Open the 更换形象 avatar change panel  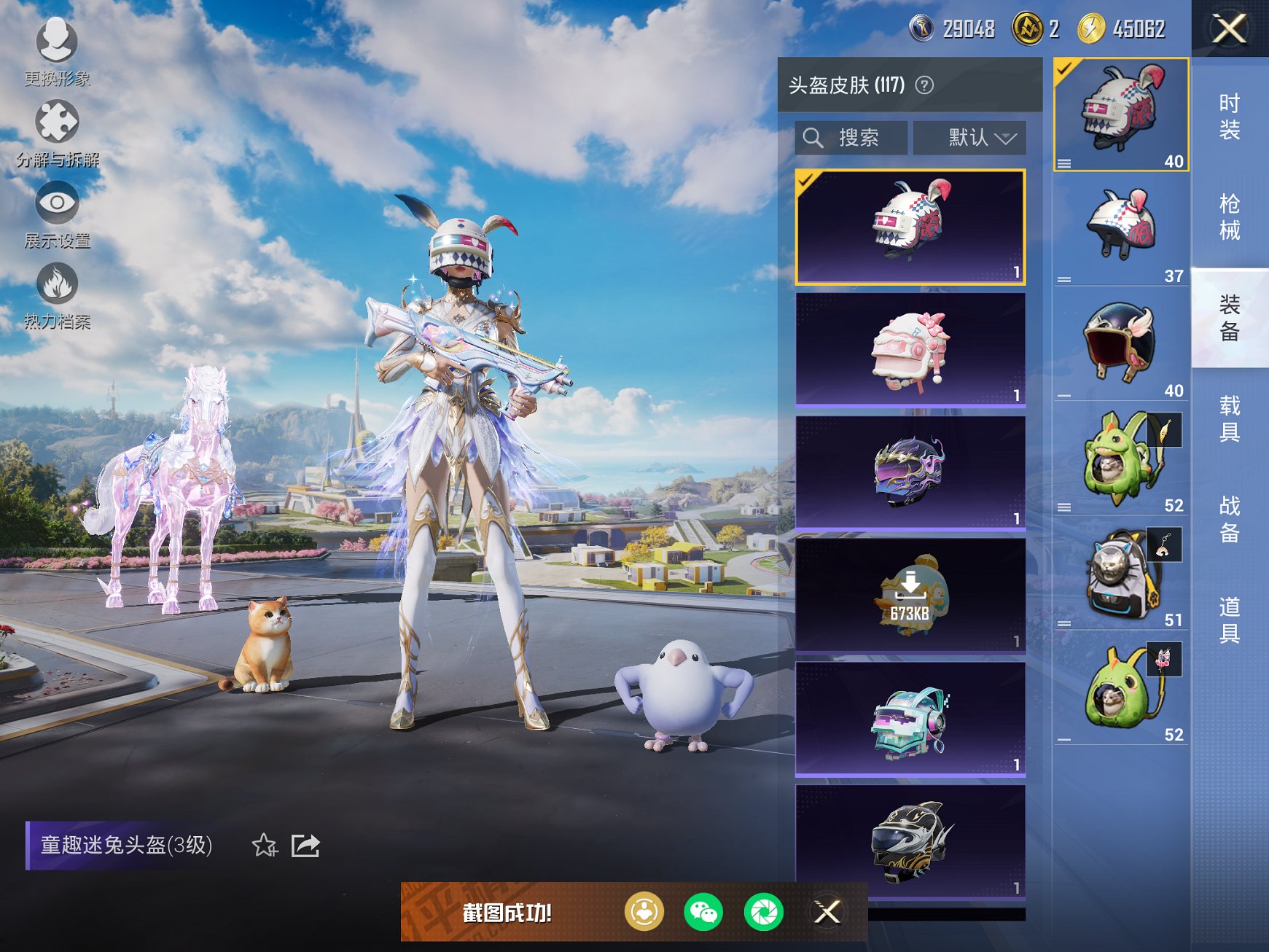(55, 45)
